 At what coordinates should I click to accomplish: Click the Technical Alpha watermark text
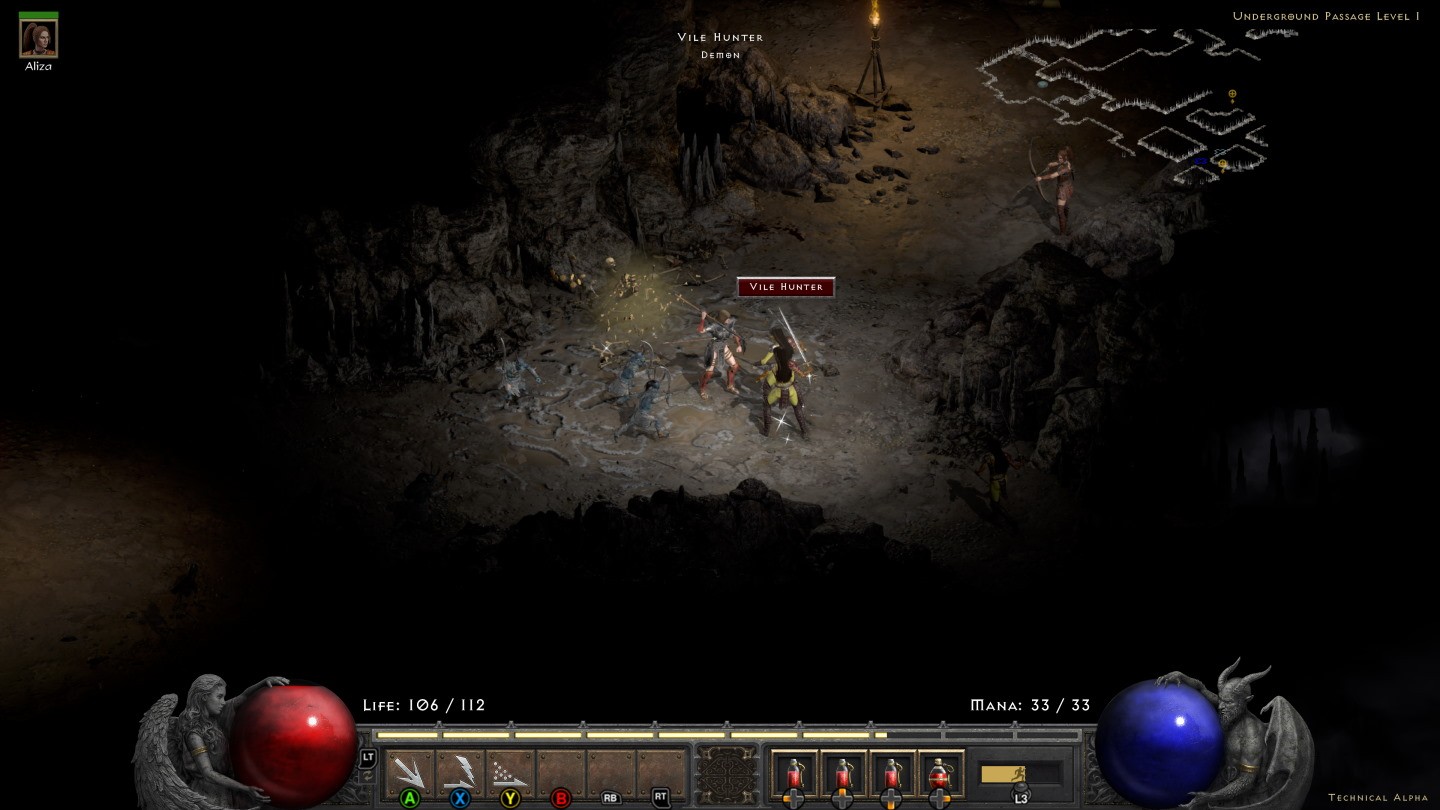(1380, 797)
